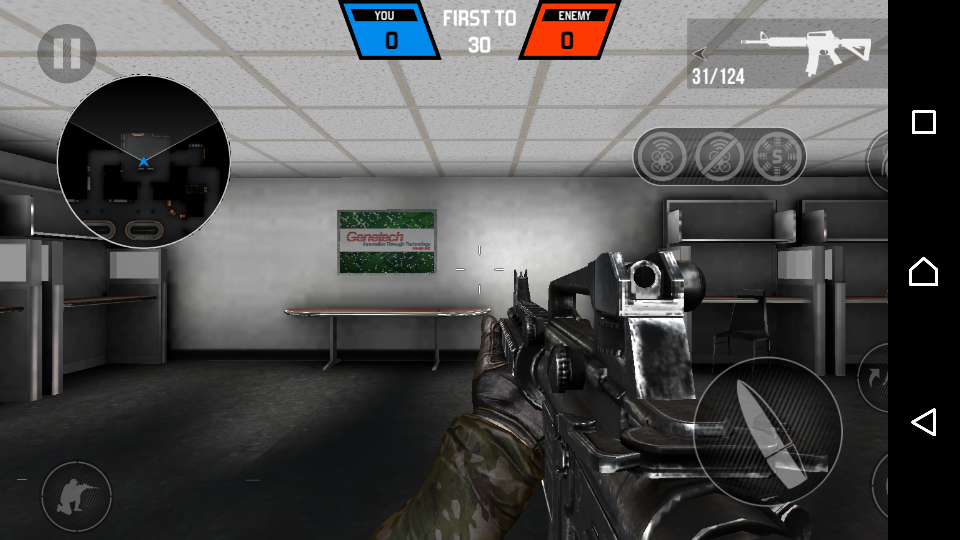
Task: Activate the crossed-out drone jammer icon
Action: click(x=720, y=156)
